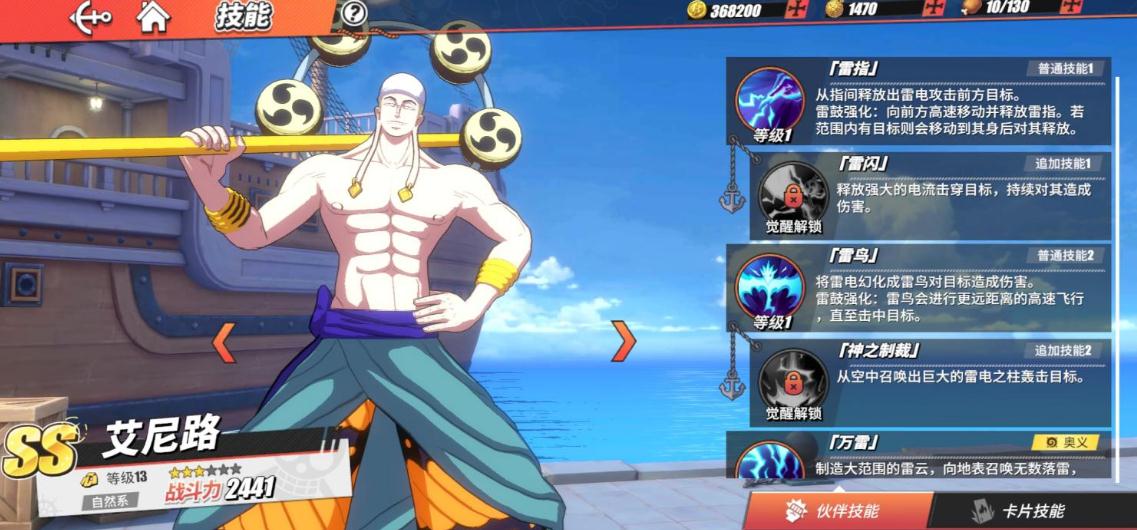Return to the home screen
The image size is (1137, 530).
click(x=152, y=15)
